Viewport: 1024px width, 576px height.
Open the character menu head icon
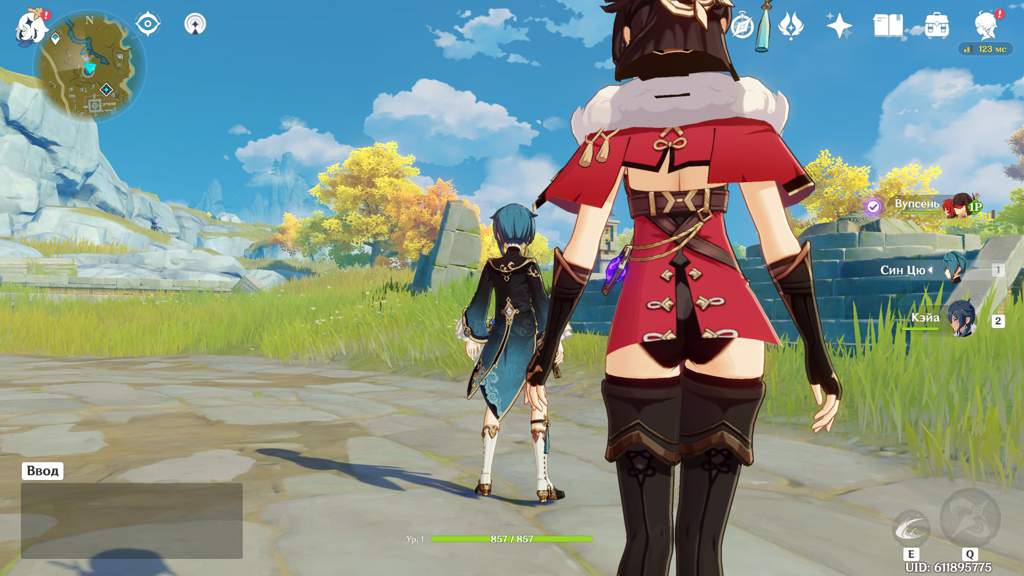[x=985, y=26]
